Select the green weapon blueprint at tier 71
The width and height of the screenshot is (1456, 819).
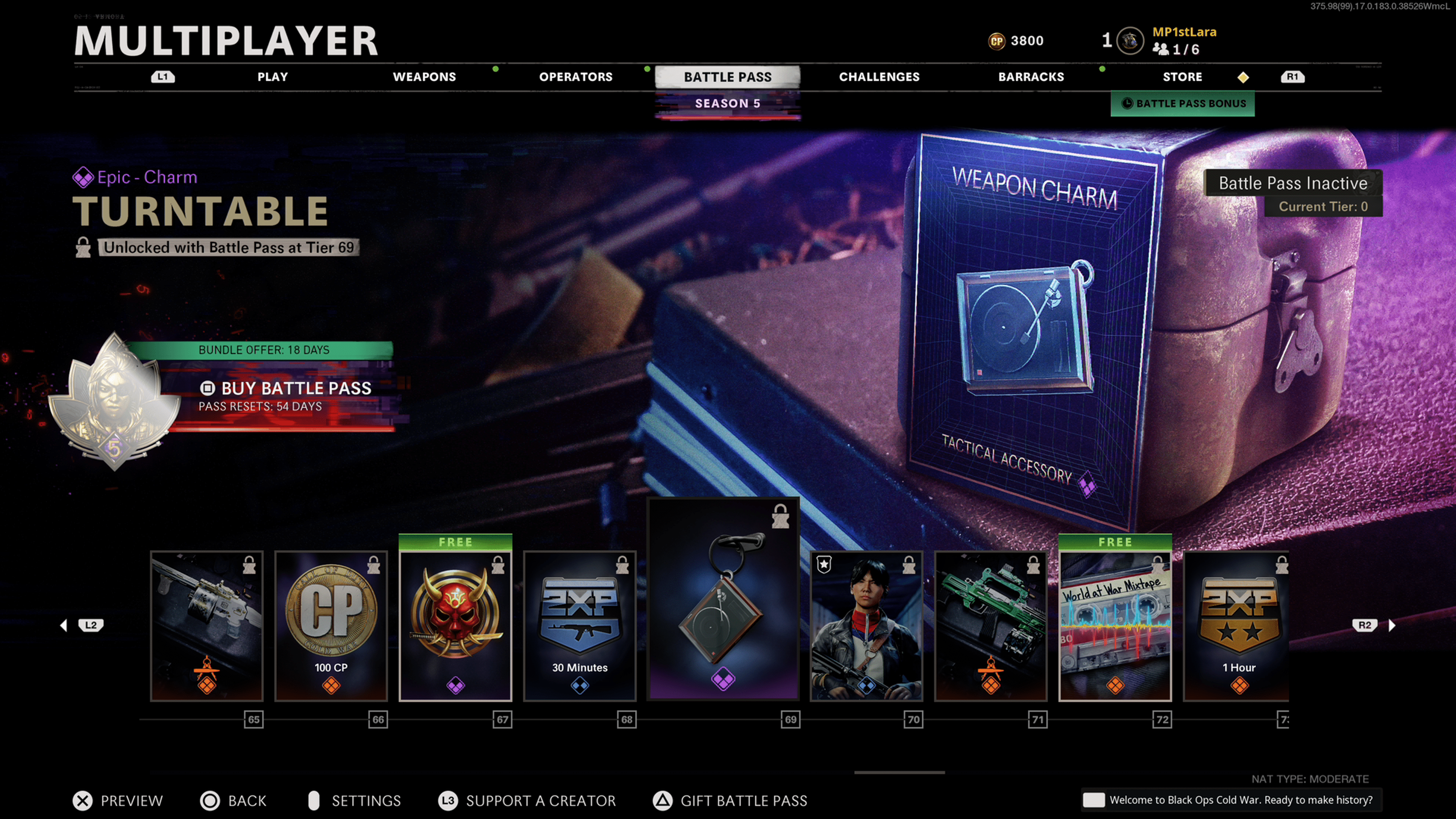990,626
